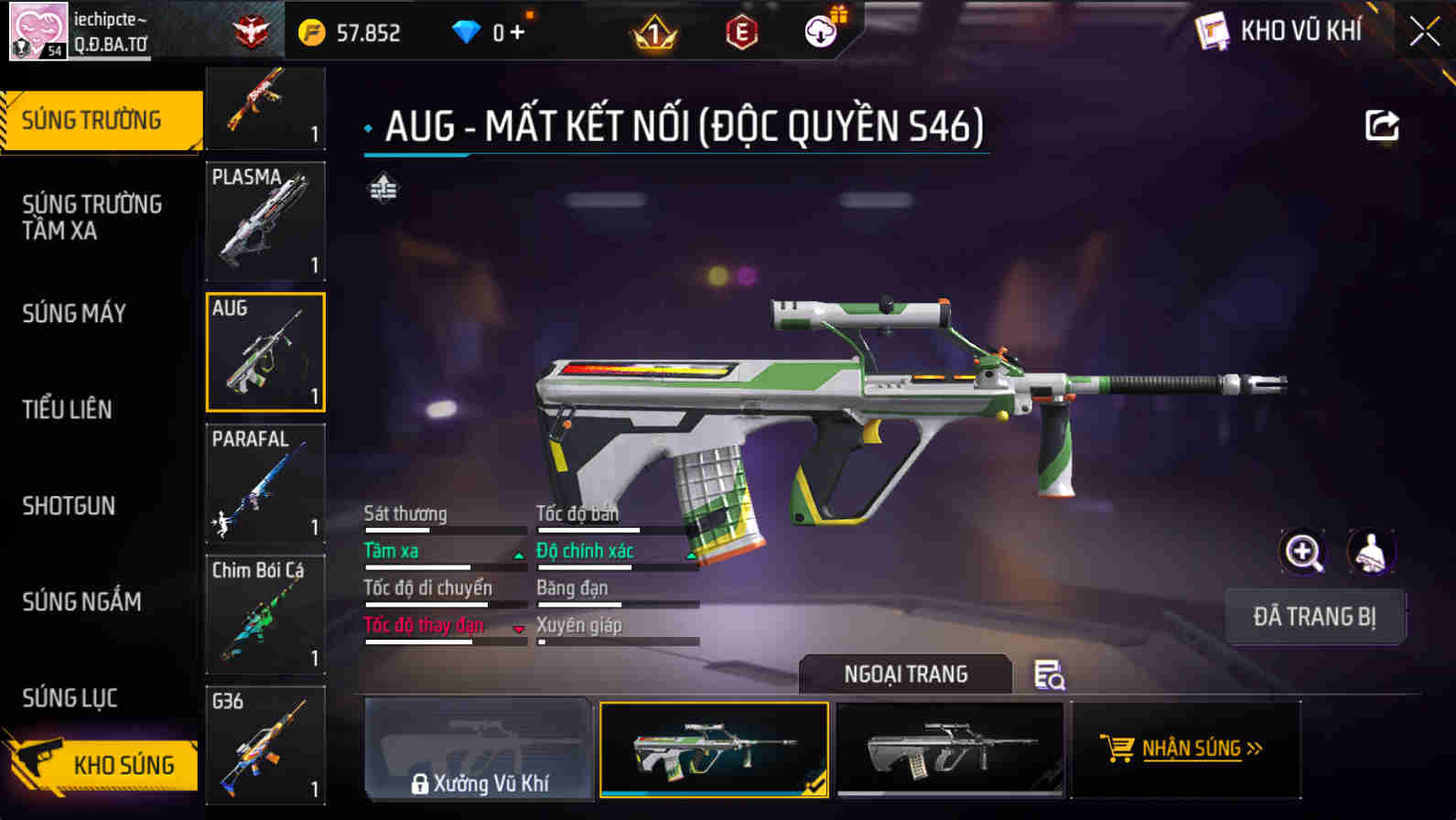1456x820 pixels.
Task: Open the Súng Ngắm category
Action: tap(81, 601)
